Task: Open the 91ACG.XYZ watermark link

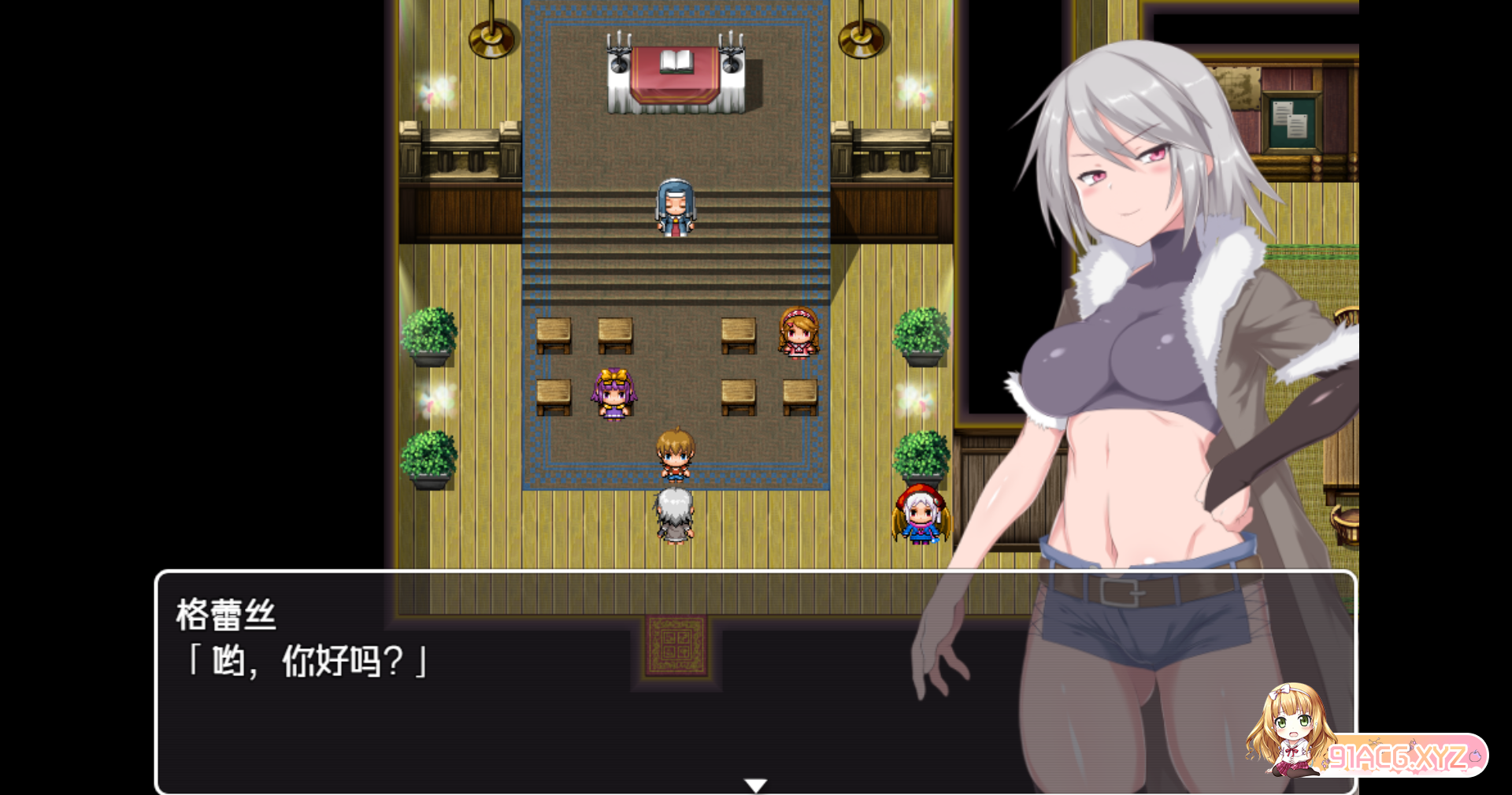Action: (x=1397, y=756)
